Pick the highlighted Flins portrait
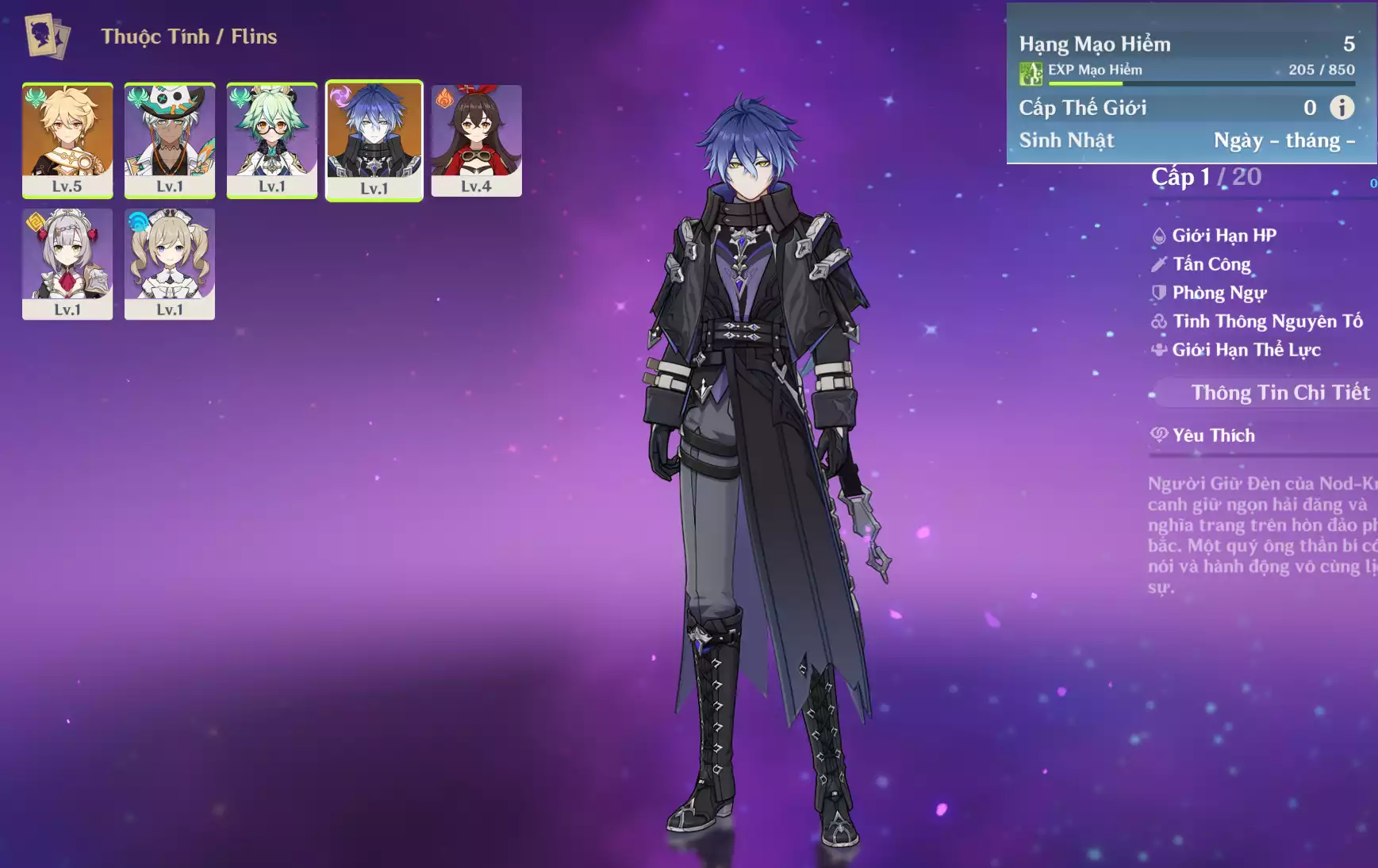This screenshot has height=868, width=1378. click(374, 140)
